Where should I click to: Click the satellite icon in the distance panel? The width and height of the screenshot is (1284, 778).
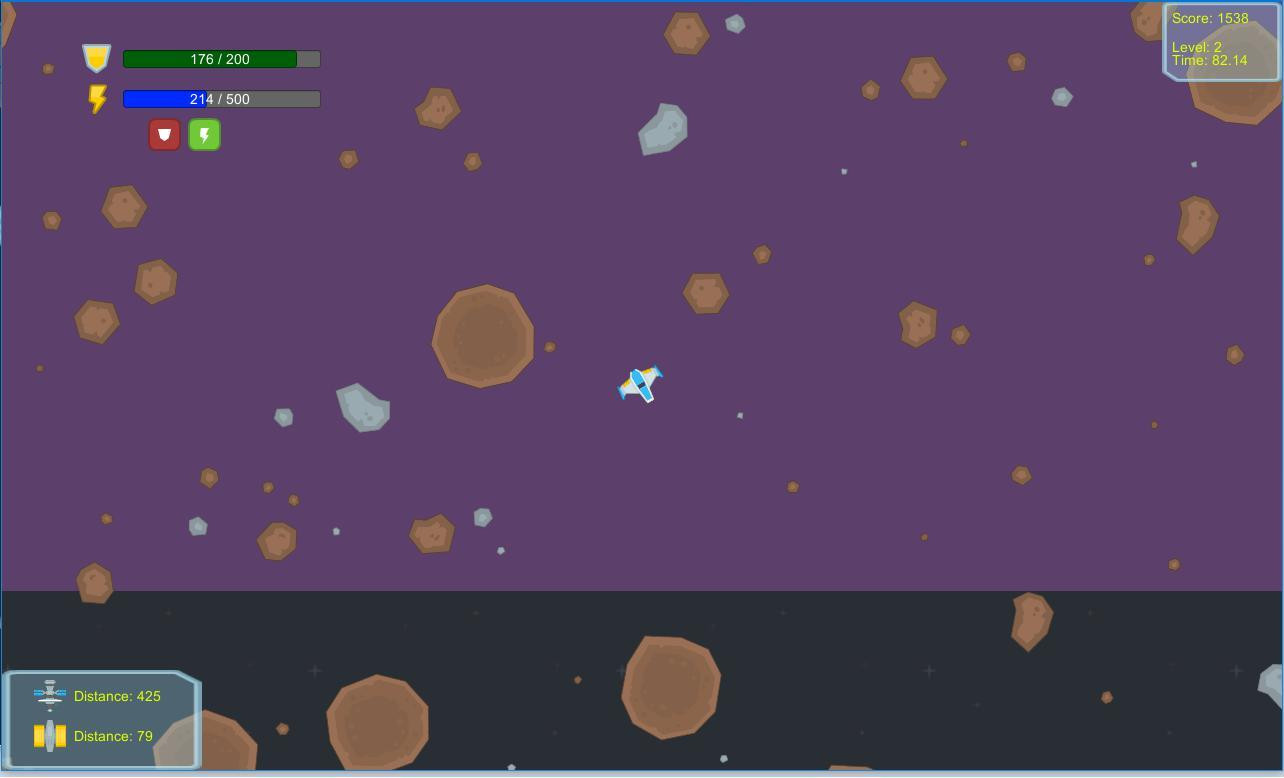[50, 694]
